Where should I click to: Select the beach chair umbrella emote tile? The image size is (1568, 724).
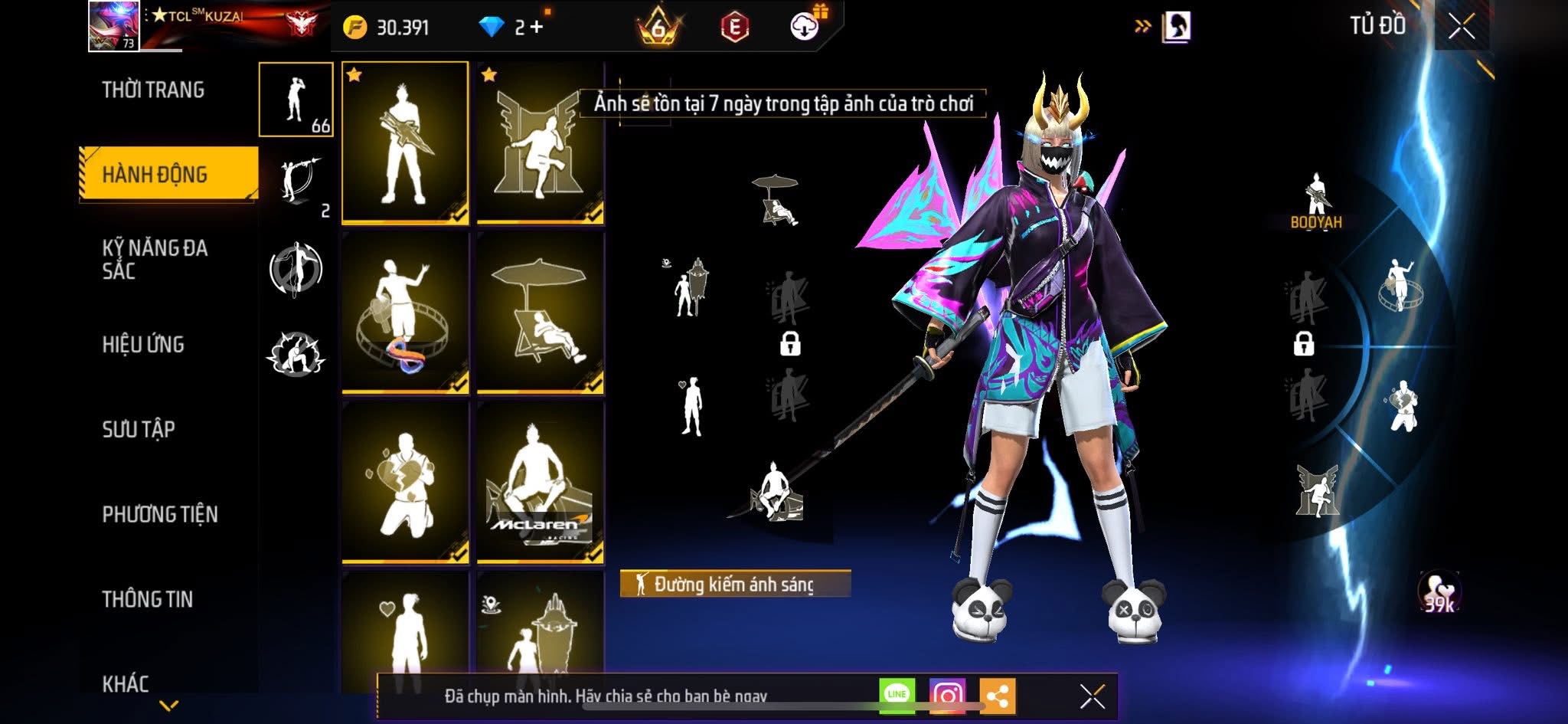point(540,313)
